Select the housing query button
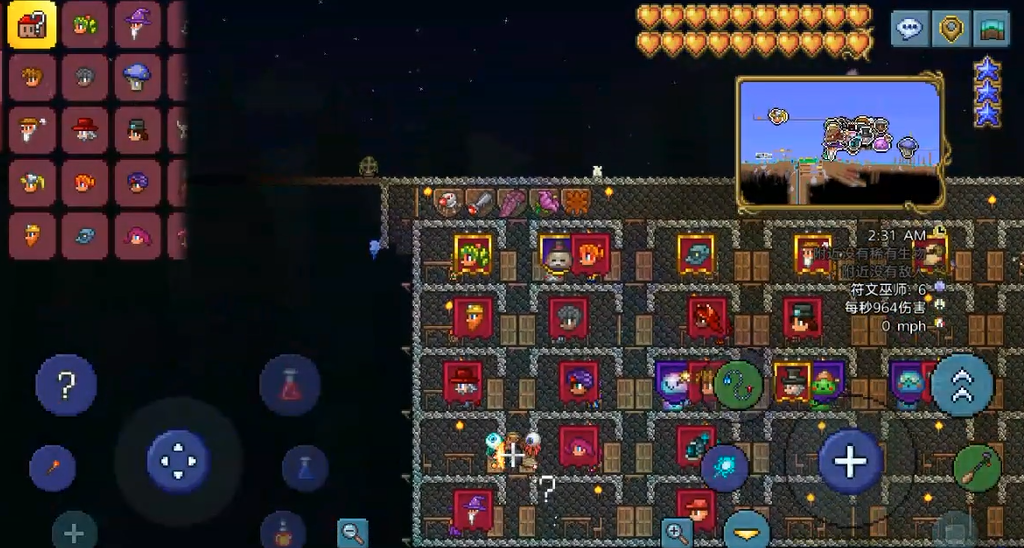 [x=32, y=24]
